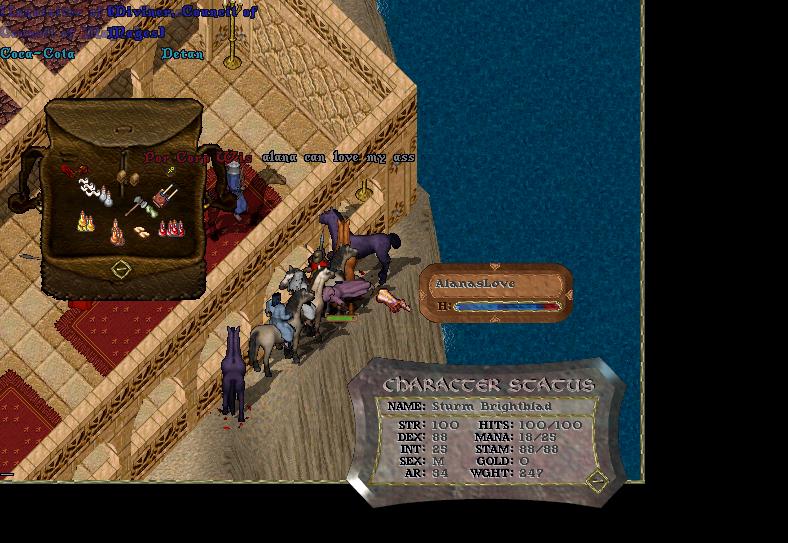The width and height of the screenshot is (788, 543).
Task: Select the orange potions in the backpack
Action: (x=117, y=233)
